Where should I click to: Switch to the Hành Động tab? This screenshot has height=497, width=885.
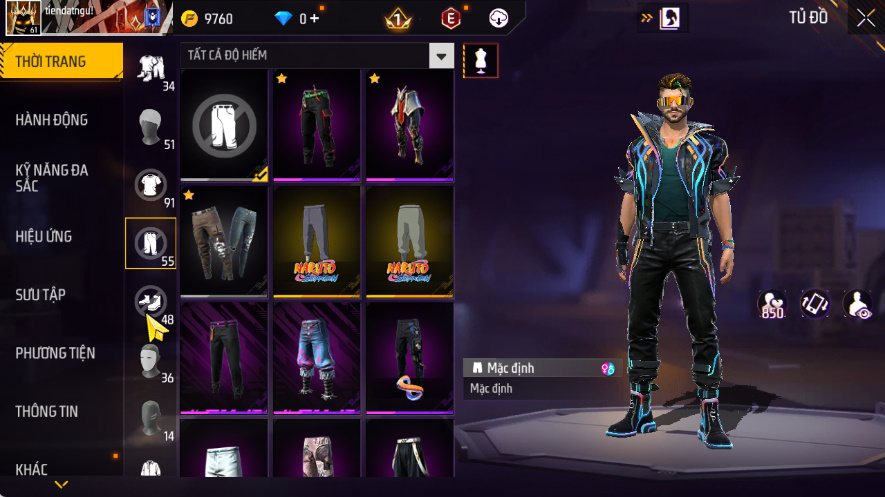click(x=52, y=120)
